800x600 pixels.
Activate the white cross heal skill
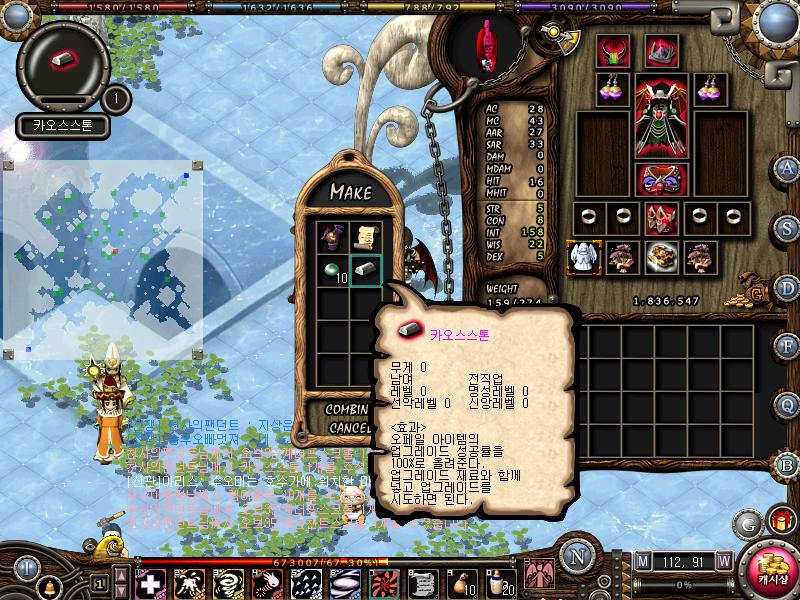[x=151, y=581]
